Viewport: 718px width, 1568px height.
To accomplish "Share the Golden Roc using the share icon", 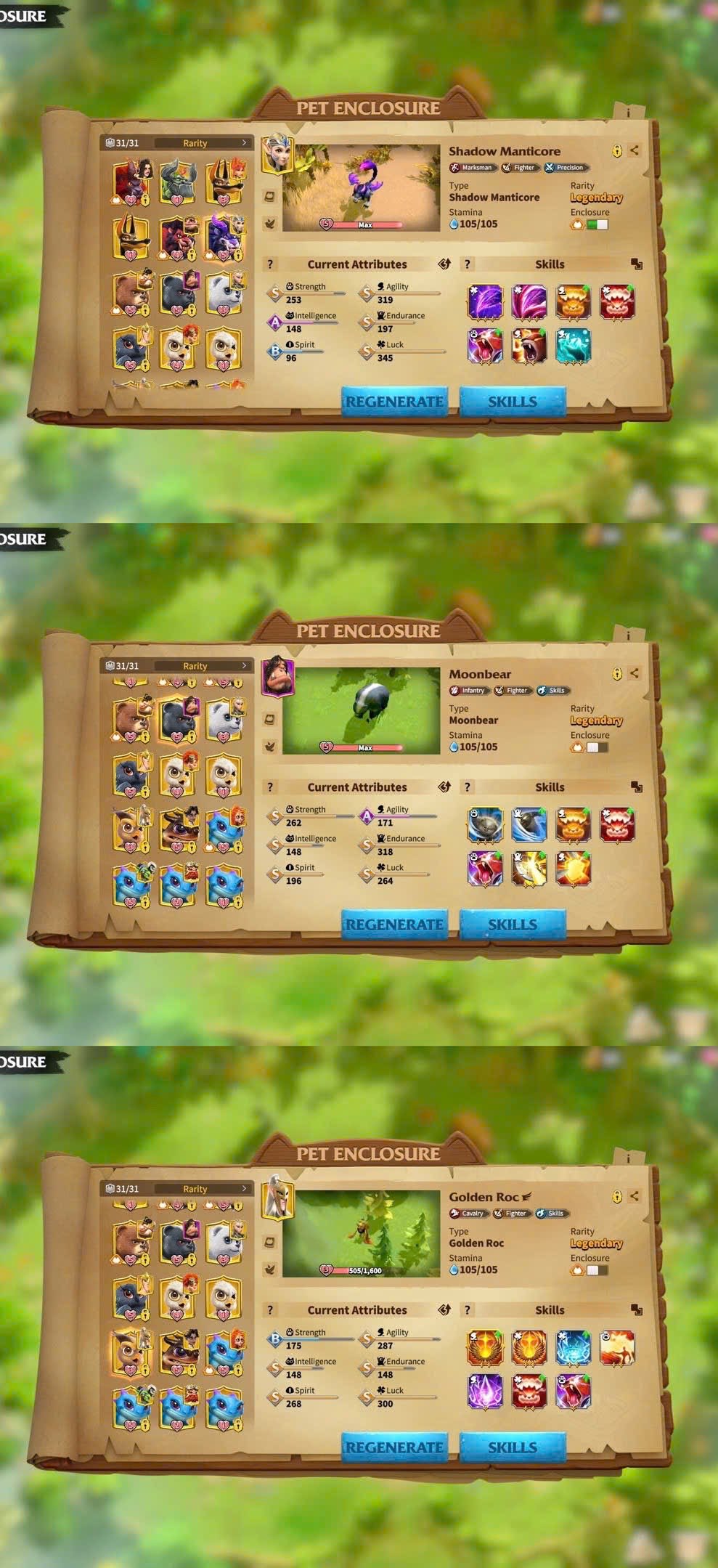I will pos(635,1196).
